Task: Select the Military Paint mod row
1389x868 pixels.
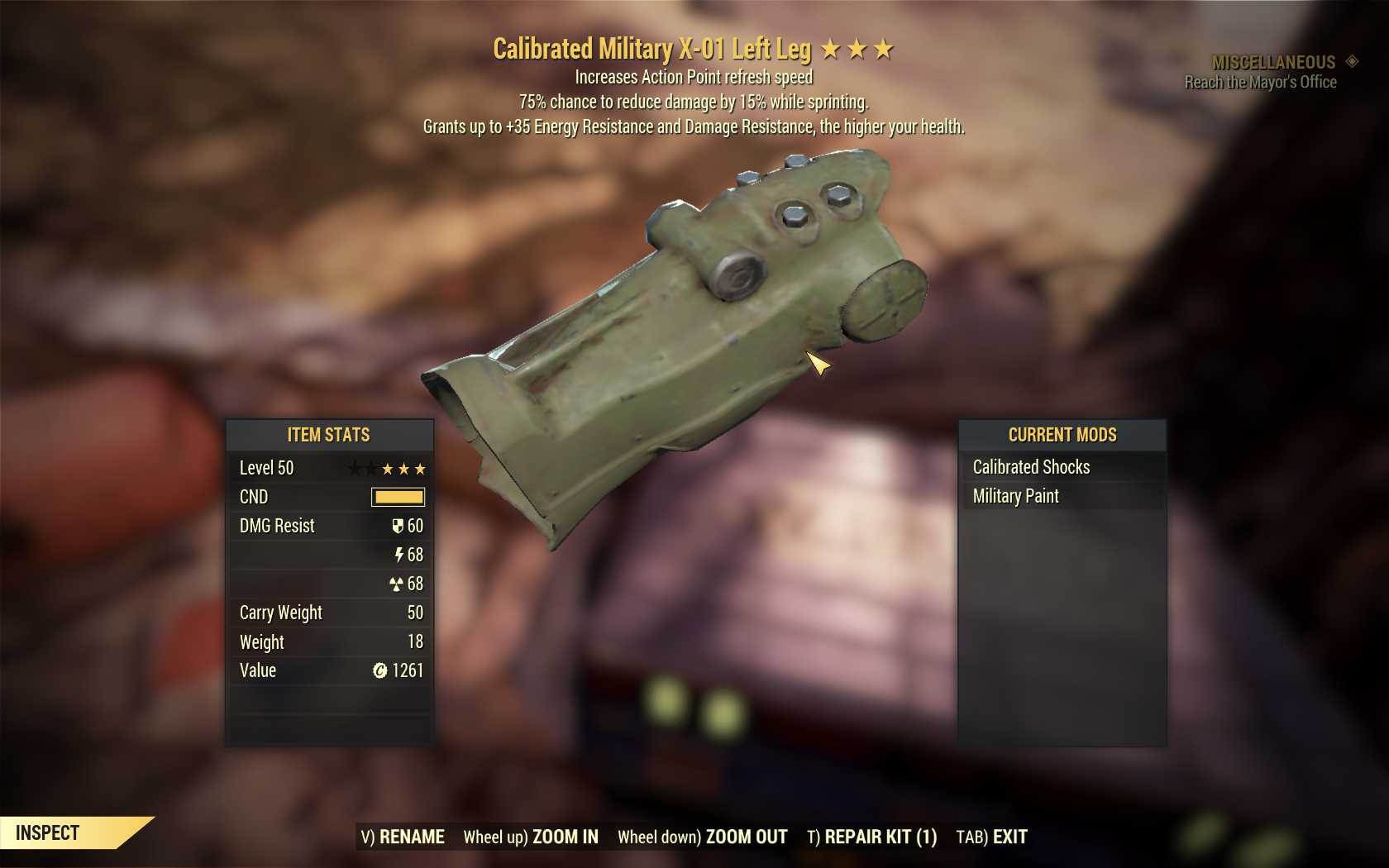Action: point(1062,496)
